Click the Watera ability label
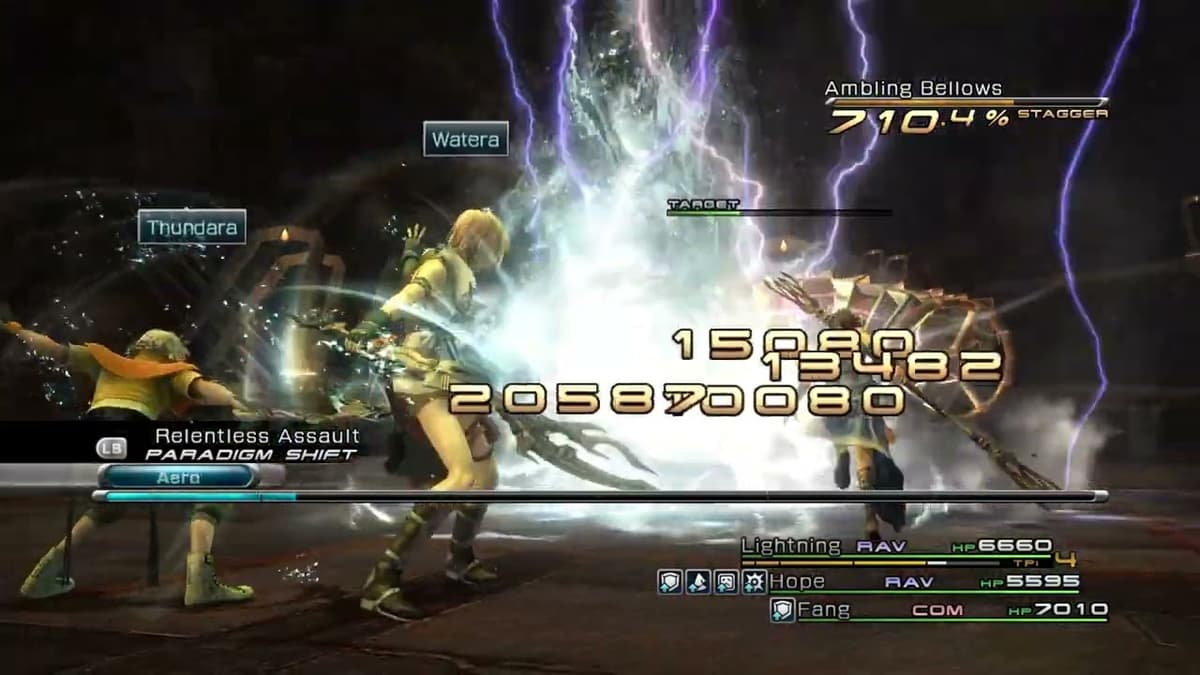1200x675 pixels. (465, 139)
